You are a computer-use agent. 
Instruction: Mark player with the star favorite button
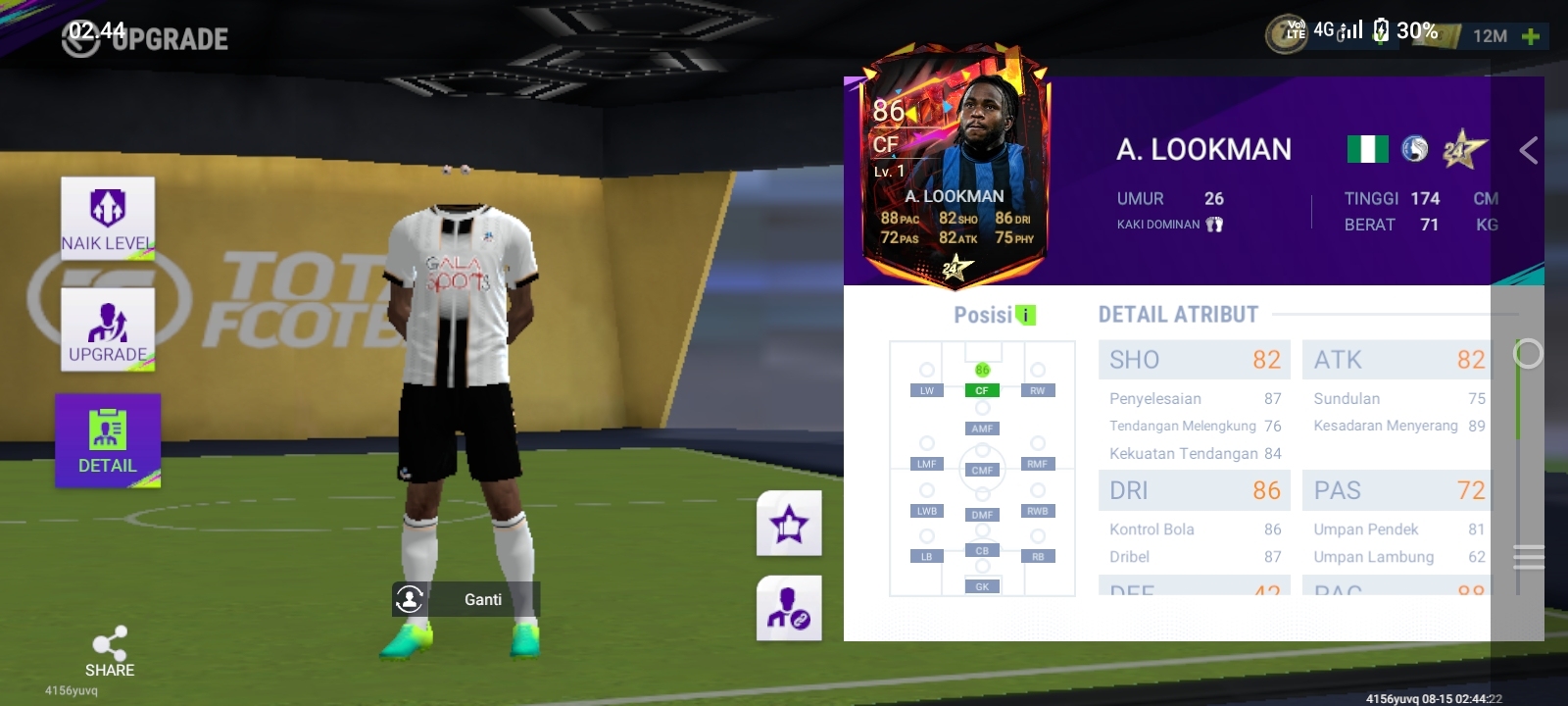click(x=789, y=524)
